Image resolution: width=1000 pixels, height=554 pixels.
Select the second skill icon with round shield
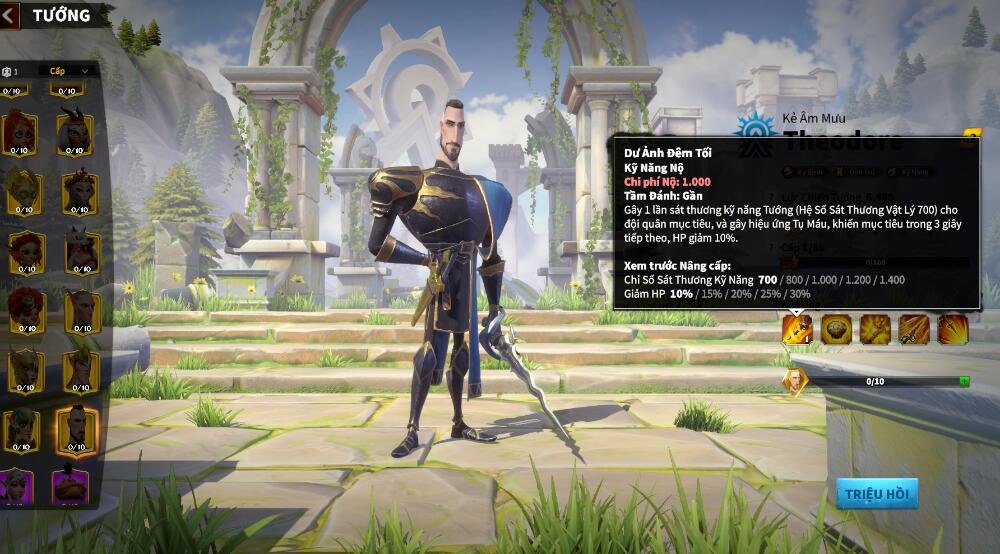836,328
